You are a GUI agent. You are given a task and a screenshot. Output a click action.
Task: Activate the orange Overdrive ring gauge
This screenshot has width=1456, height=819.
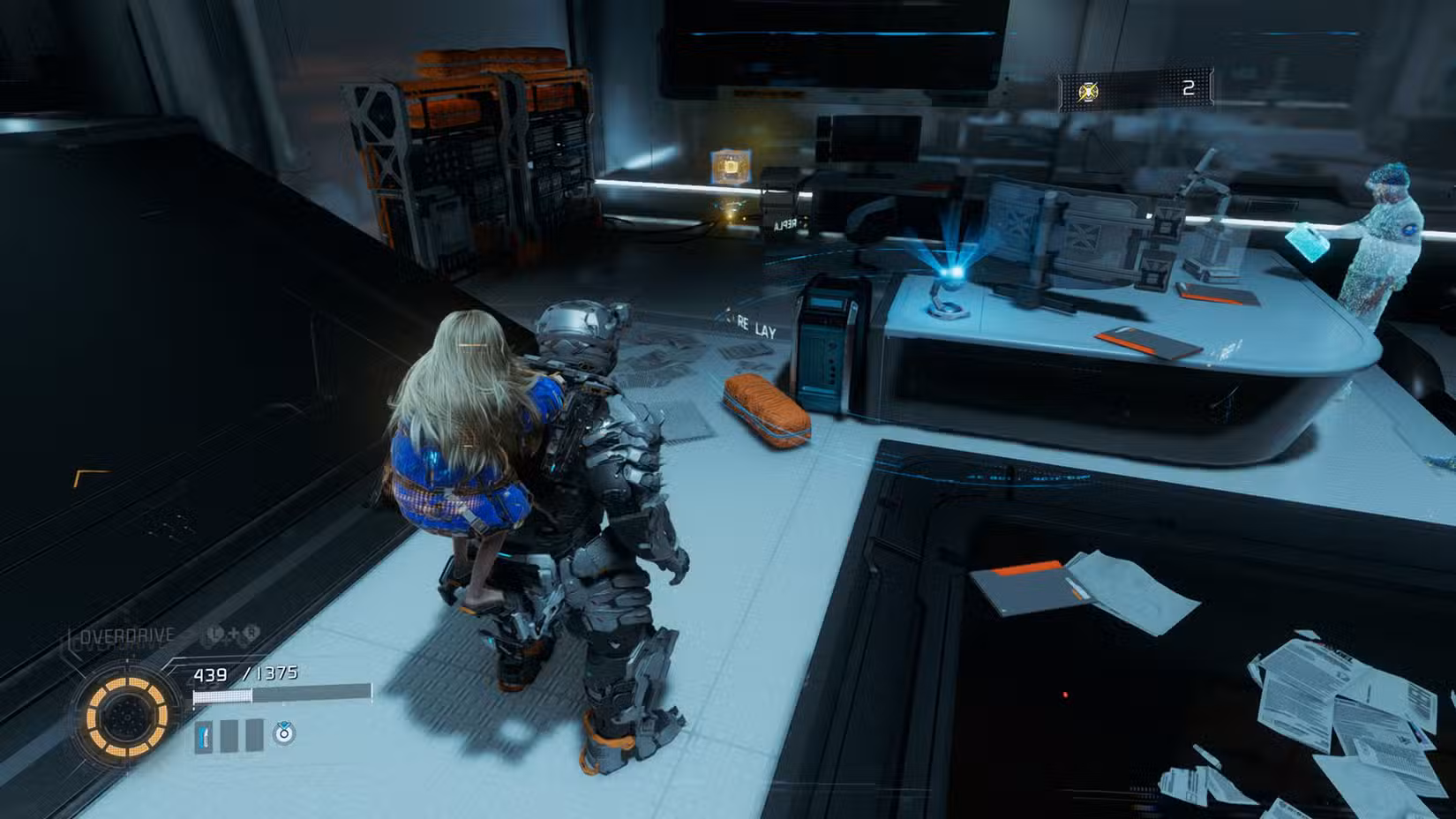point(123,716)
